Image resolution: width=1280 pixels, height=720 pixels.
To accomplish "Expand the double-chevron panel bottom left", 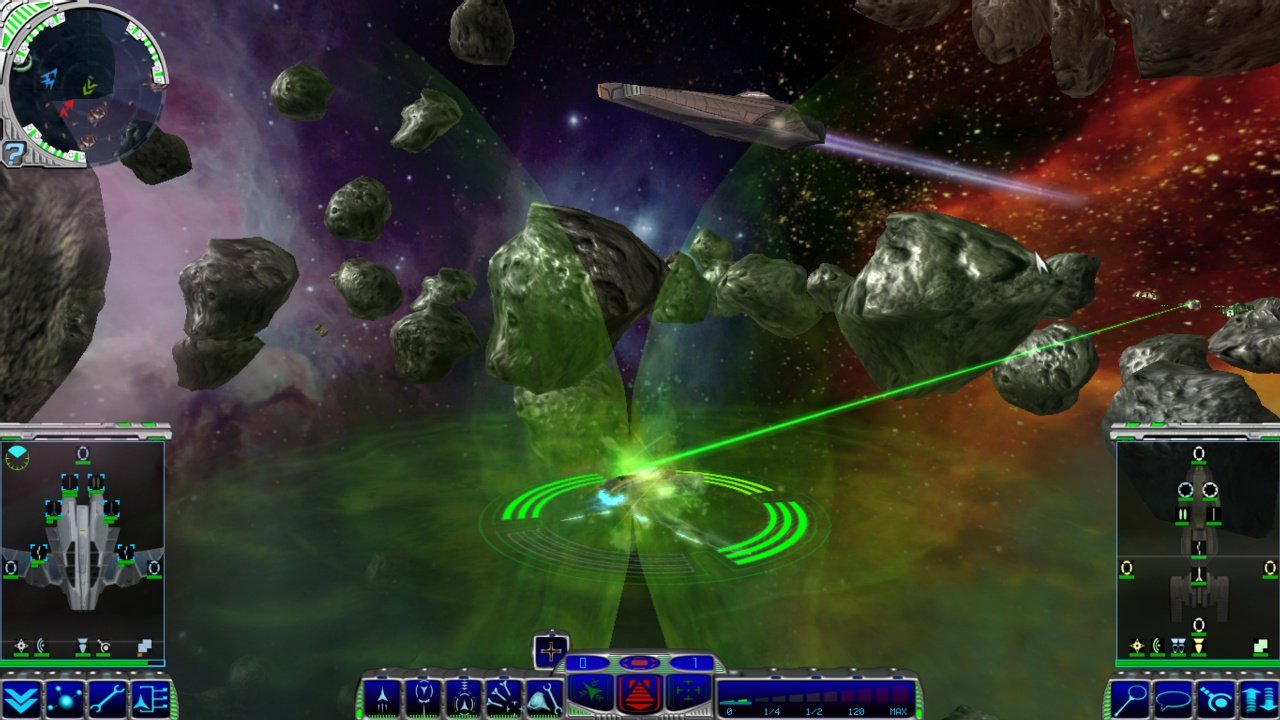I will (x=22, y=695).
